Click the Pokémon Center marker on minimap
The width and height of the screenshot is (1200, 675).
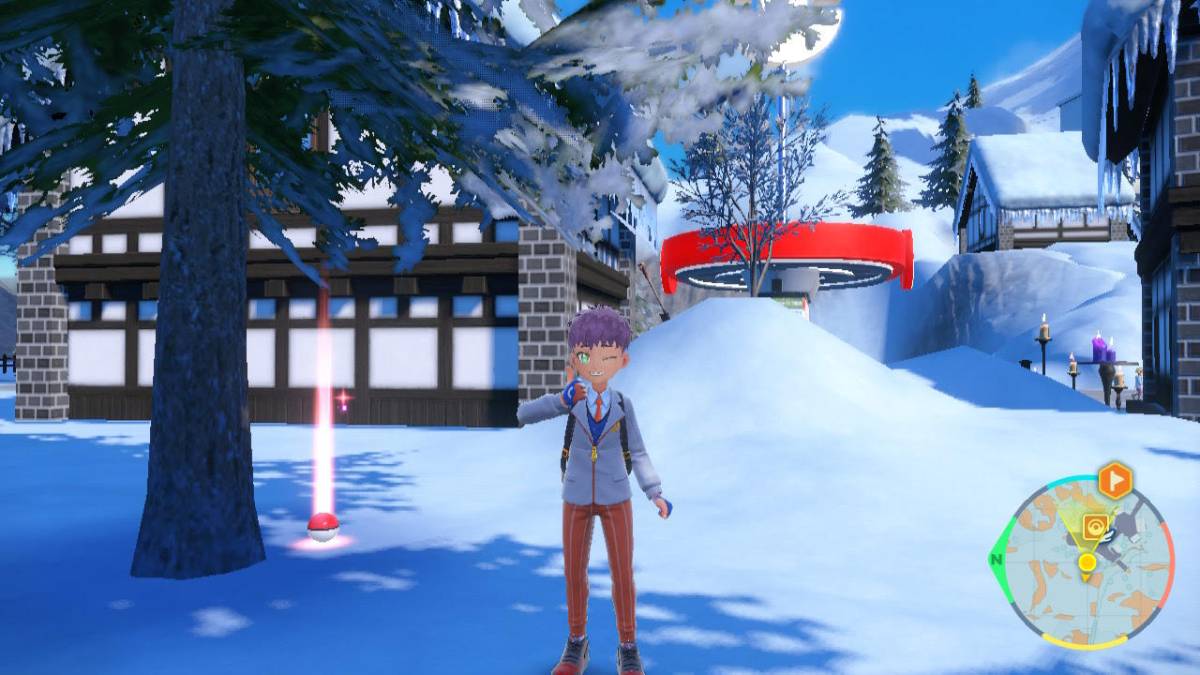pos(1097,528)
